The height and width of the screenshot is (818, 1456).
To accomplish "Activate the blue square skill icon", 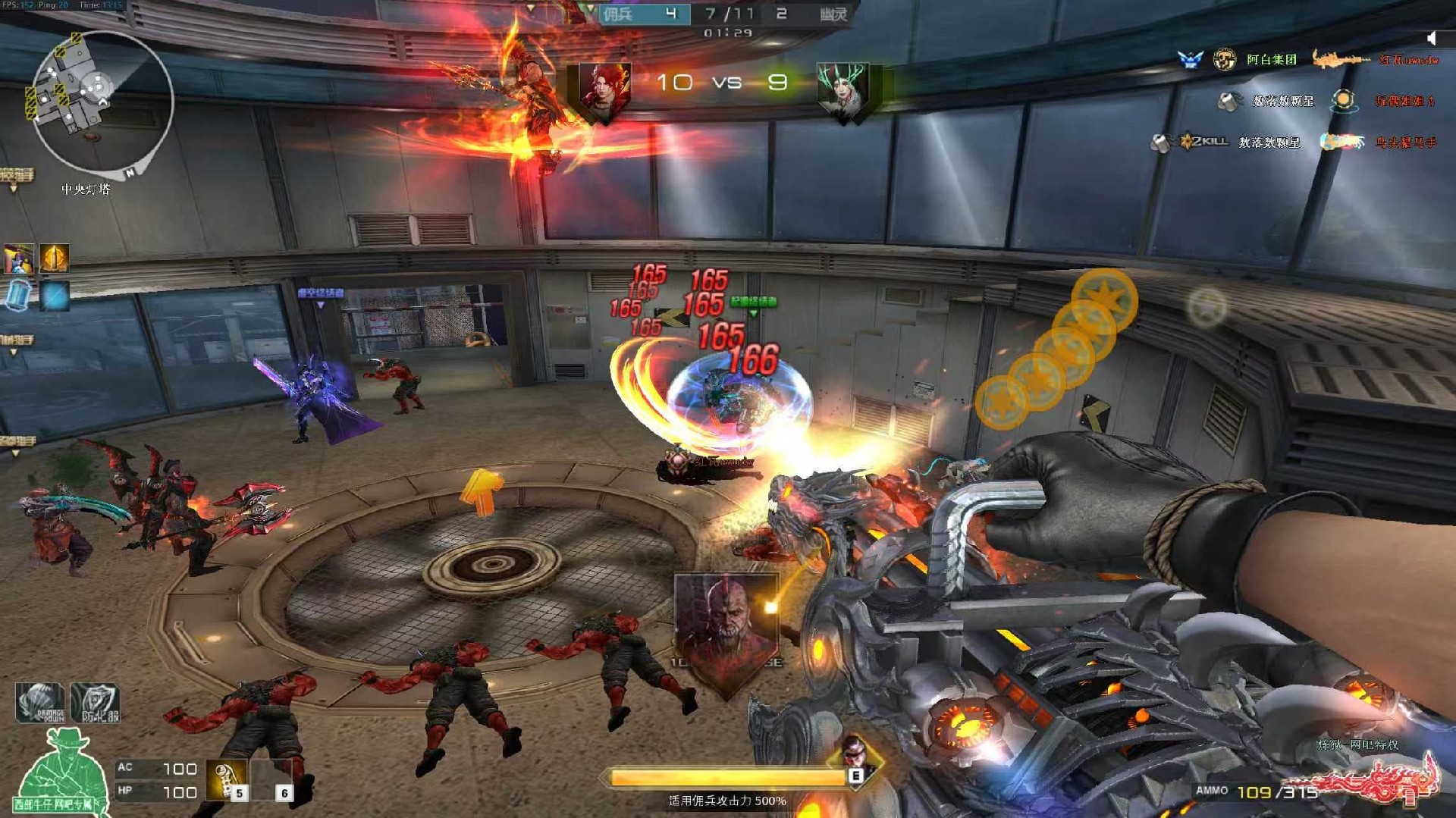I will (55, 296).
